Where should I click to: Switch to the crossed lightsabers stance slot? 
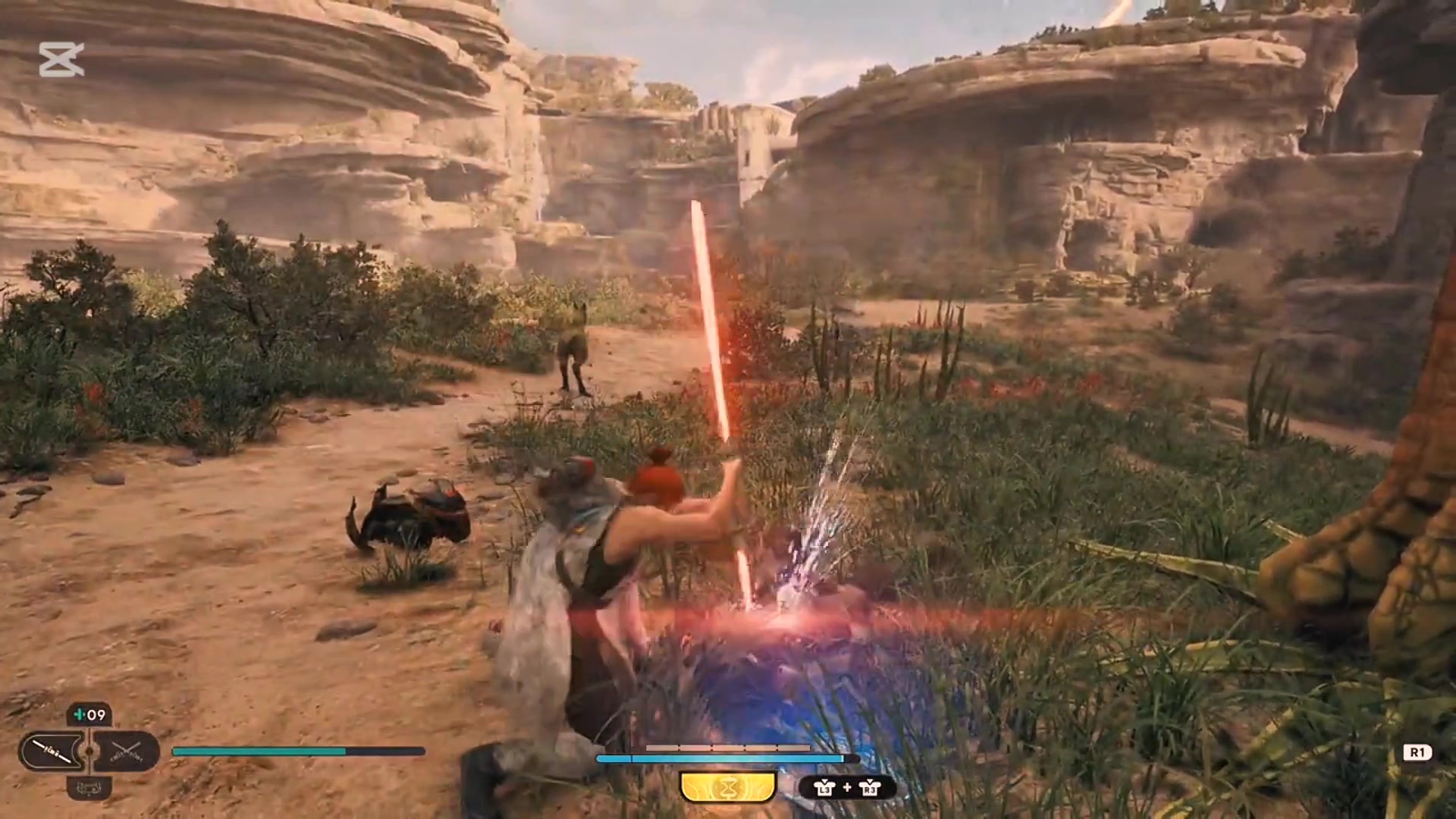point(126,752)
